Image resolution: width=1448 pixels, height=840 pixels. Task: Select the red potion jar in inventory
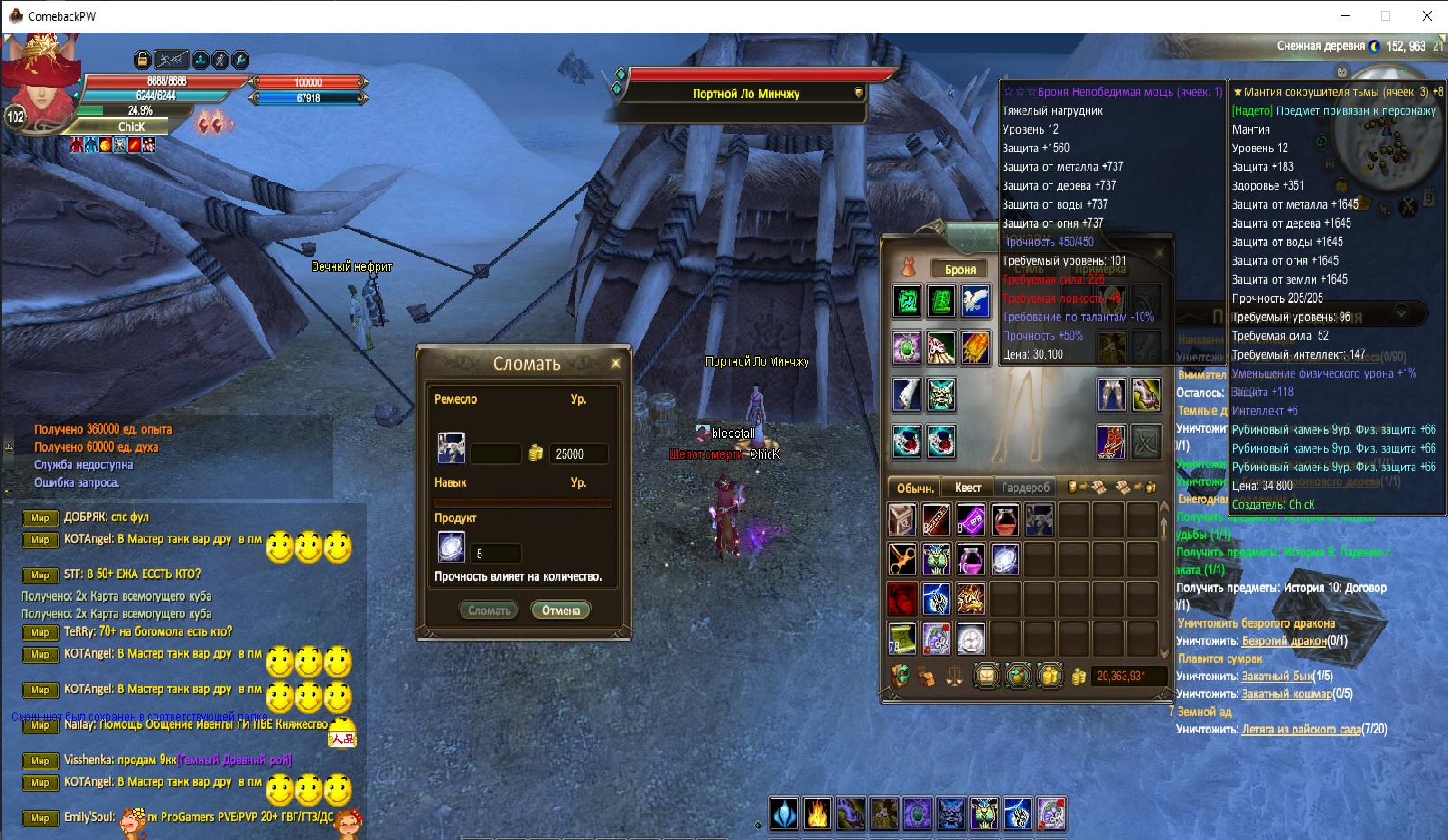tap(1005, 520)
